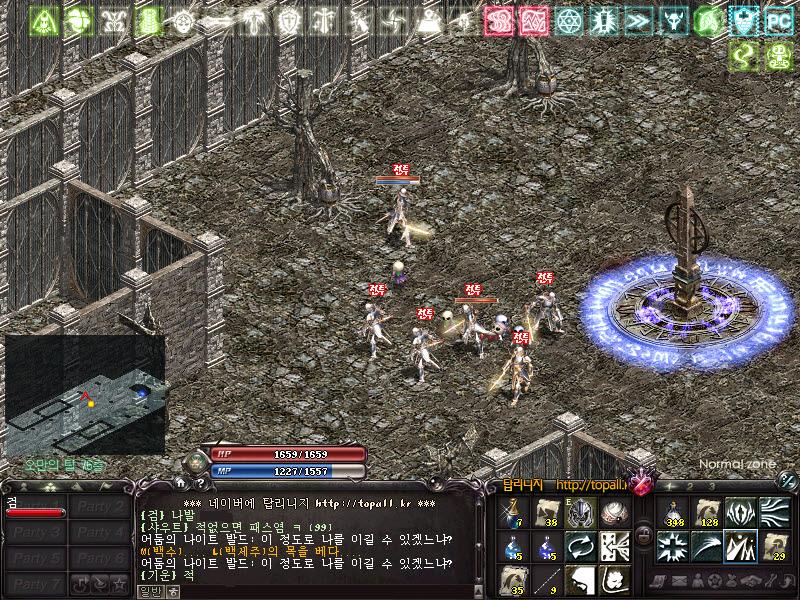Switch to hotbar page 2
Image resolution: width=800 pixels, height=600 pixels.
click(693, 486)
